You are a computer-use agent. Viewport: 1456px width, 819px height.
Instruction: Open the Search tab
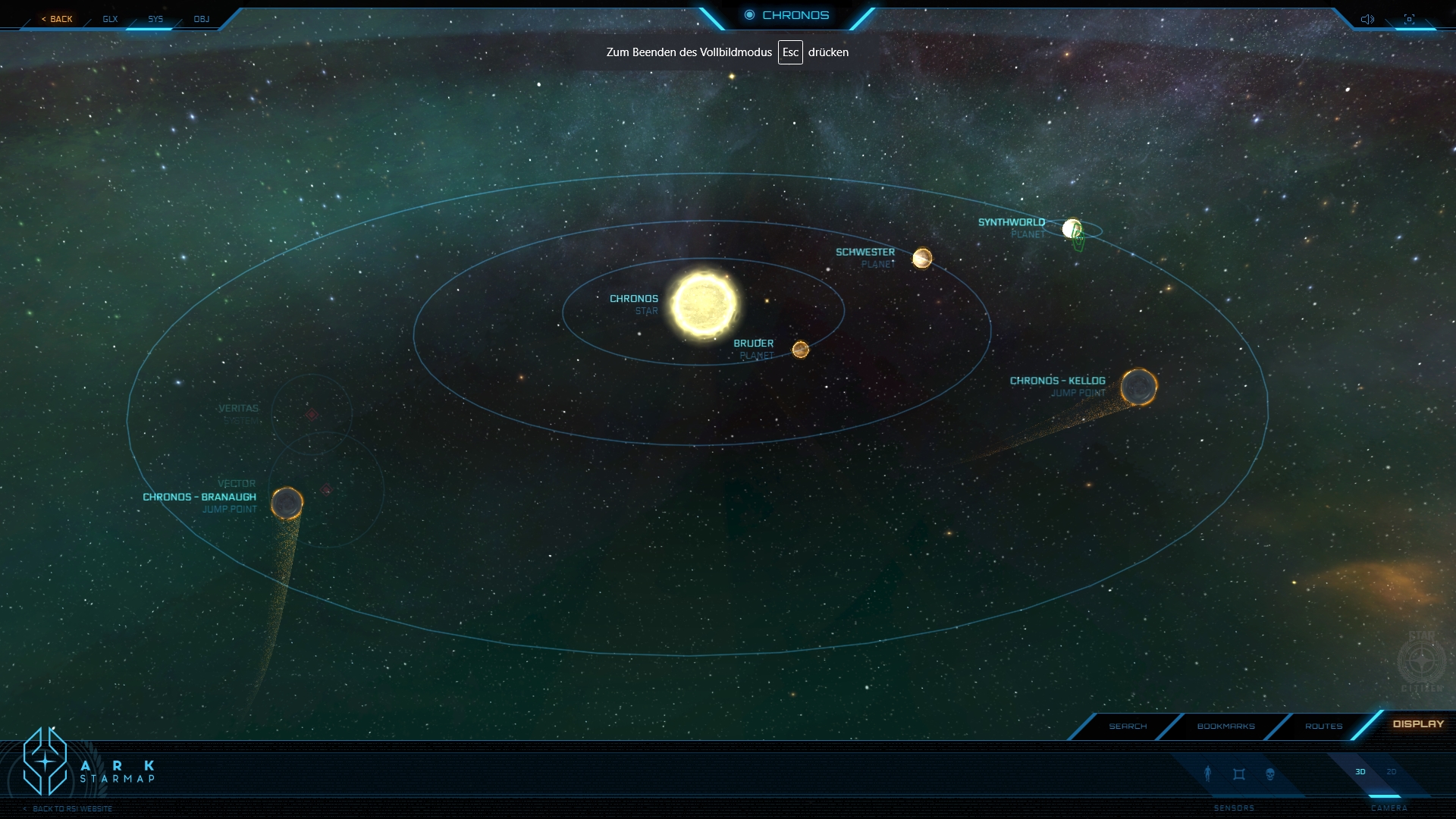(x=1128, y=726)
